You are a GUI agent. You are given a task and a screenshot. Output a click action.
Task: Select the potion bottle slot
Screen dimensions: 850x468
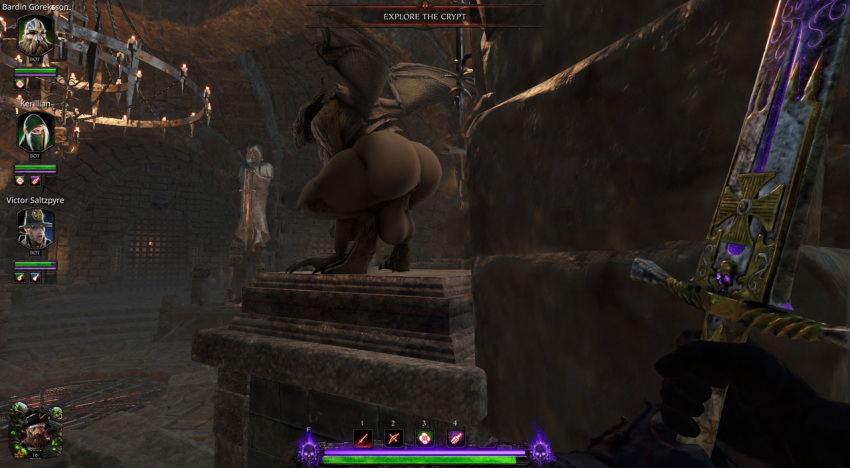click(455, 437)
